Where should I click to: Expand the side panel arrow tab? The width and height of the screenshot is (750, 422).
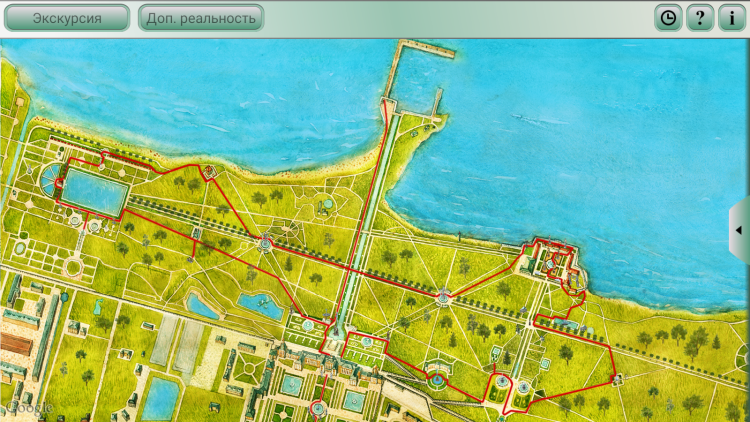click(740, 230)
